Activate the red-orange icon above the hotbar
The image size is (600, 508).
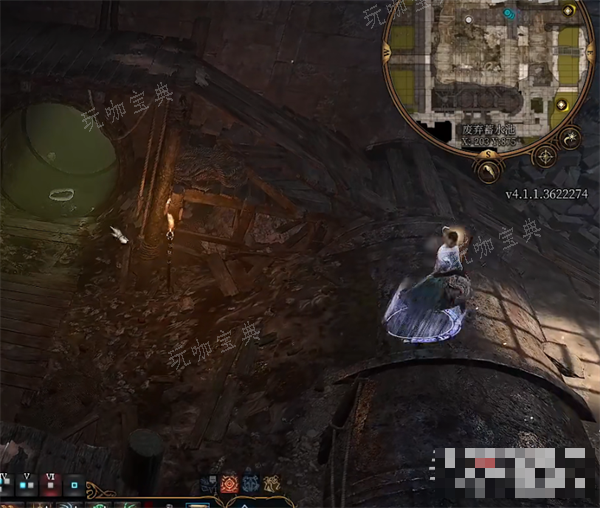click(229, 484)
